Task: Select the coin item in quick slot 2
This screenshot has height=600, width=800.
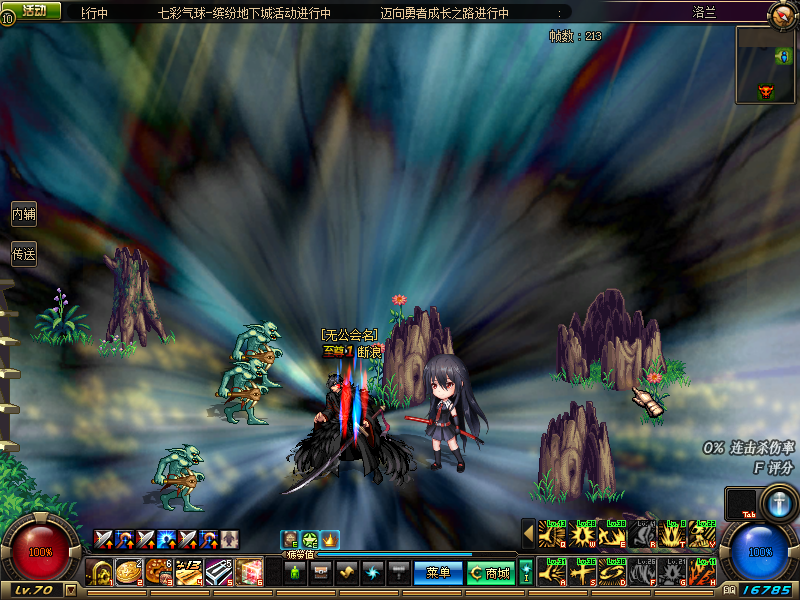Action: [x=129, y=573]
